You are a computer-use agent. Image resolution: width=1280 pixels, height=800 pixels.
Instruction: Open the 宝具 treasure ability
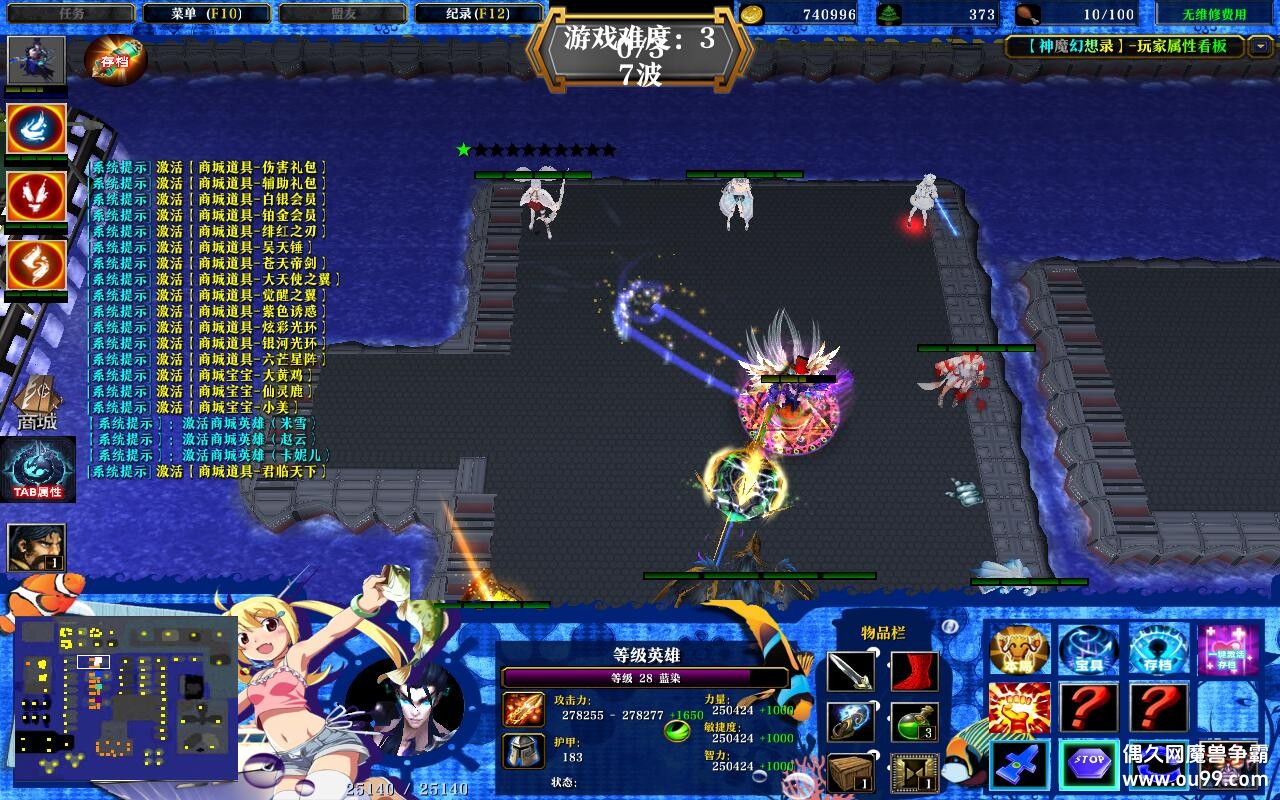[1088, 650]
